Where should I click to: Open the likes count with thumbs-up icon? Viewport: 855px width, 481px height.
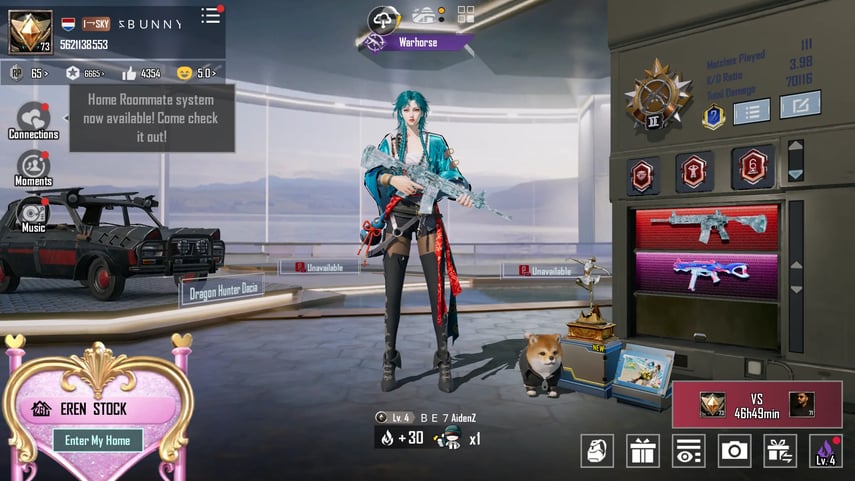tap(142, 73)
